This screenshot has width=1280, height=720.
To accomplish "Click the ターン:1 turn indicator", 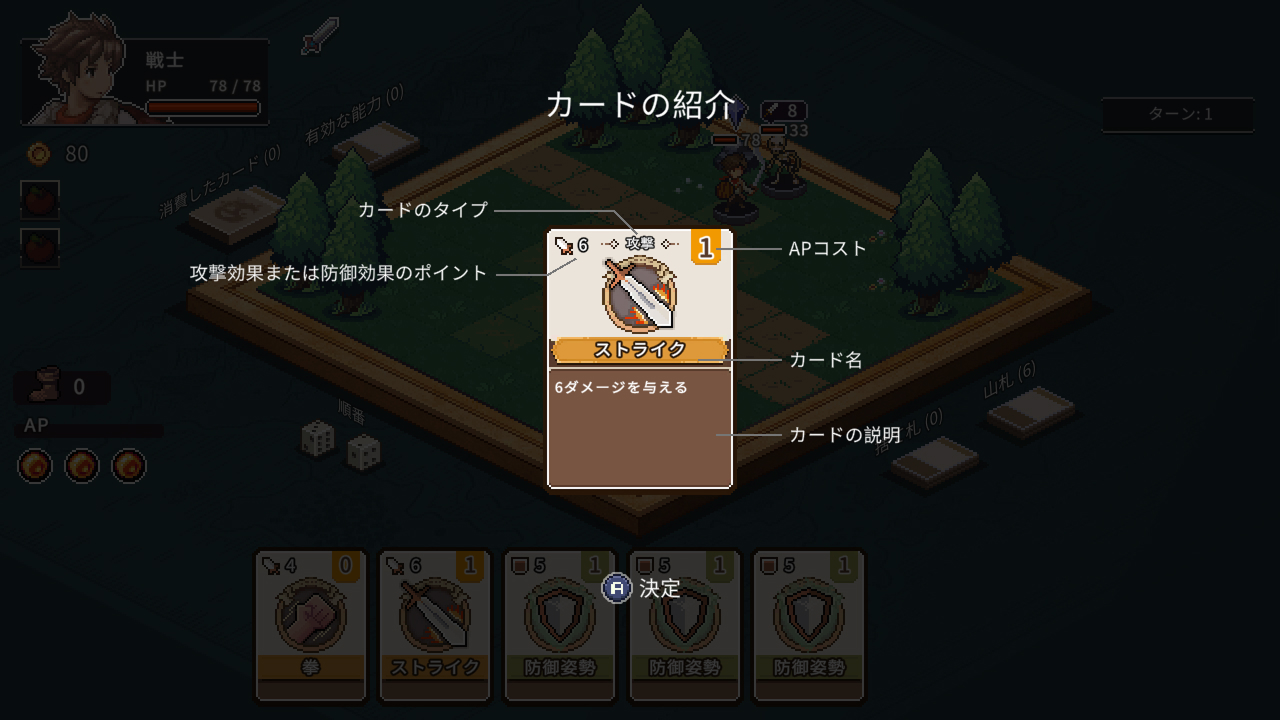I will [1176, 114].
